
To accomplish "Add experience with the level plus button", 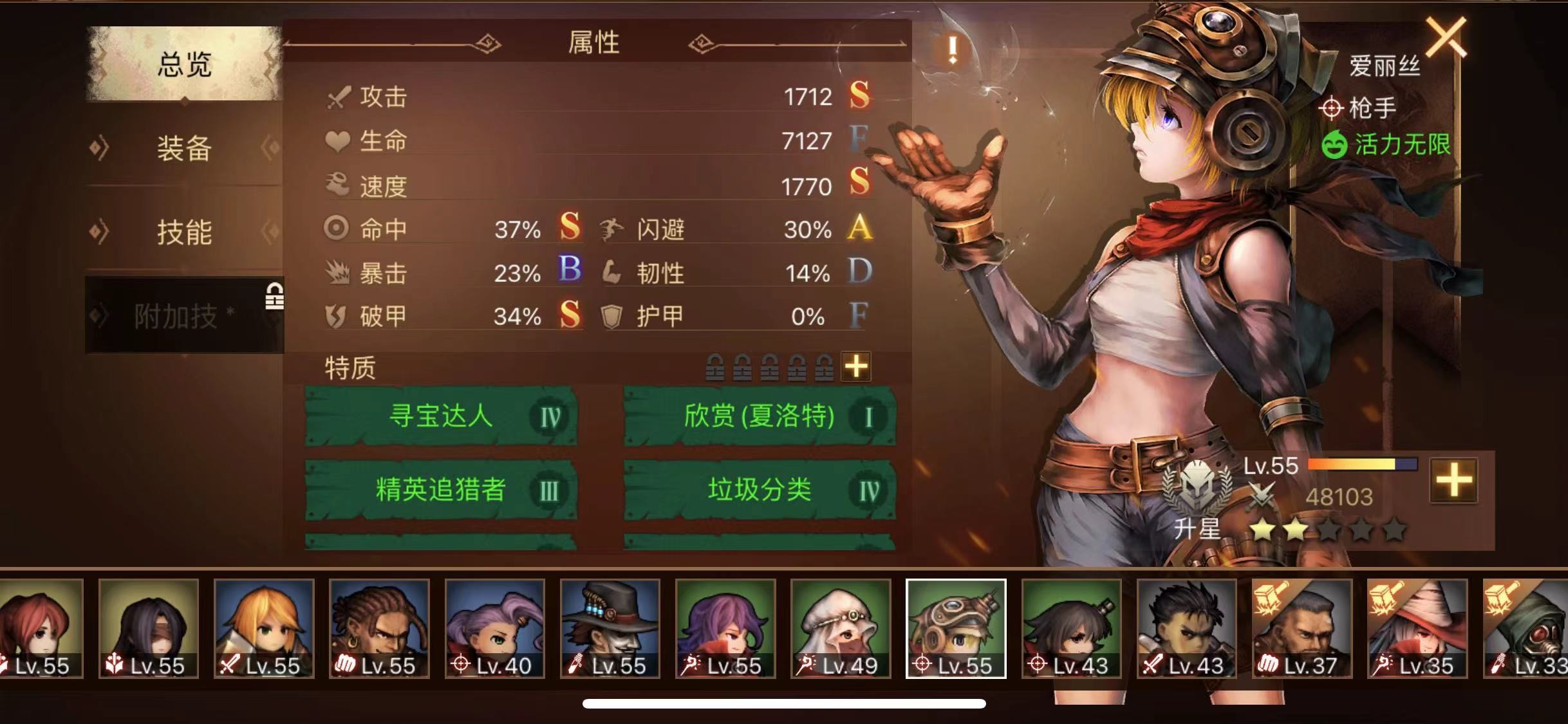I will [1453, 481].
